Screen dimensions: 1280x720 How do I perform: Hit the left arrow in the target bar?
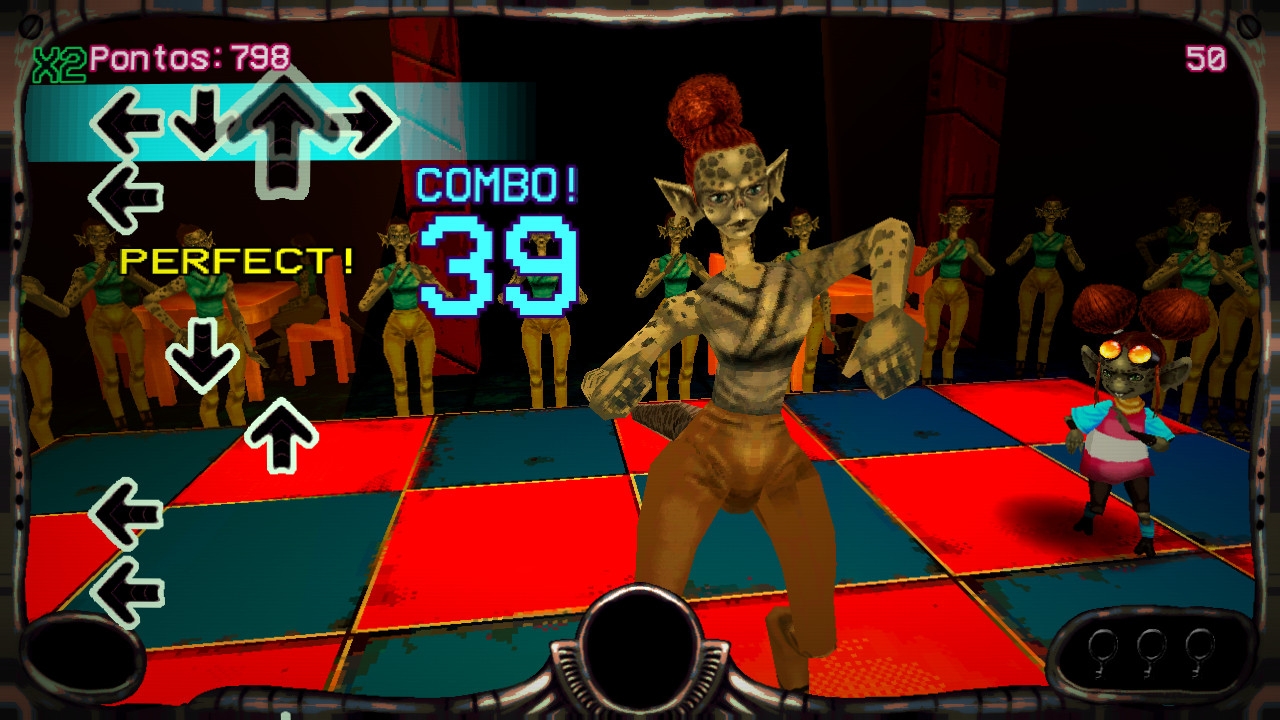[x=125, y=123]
